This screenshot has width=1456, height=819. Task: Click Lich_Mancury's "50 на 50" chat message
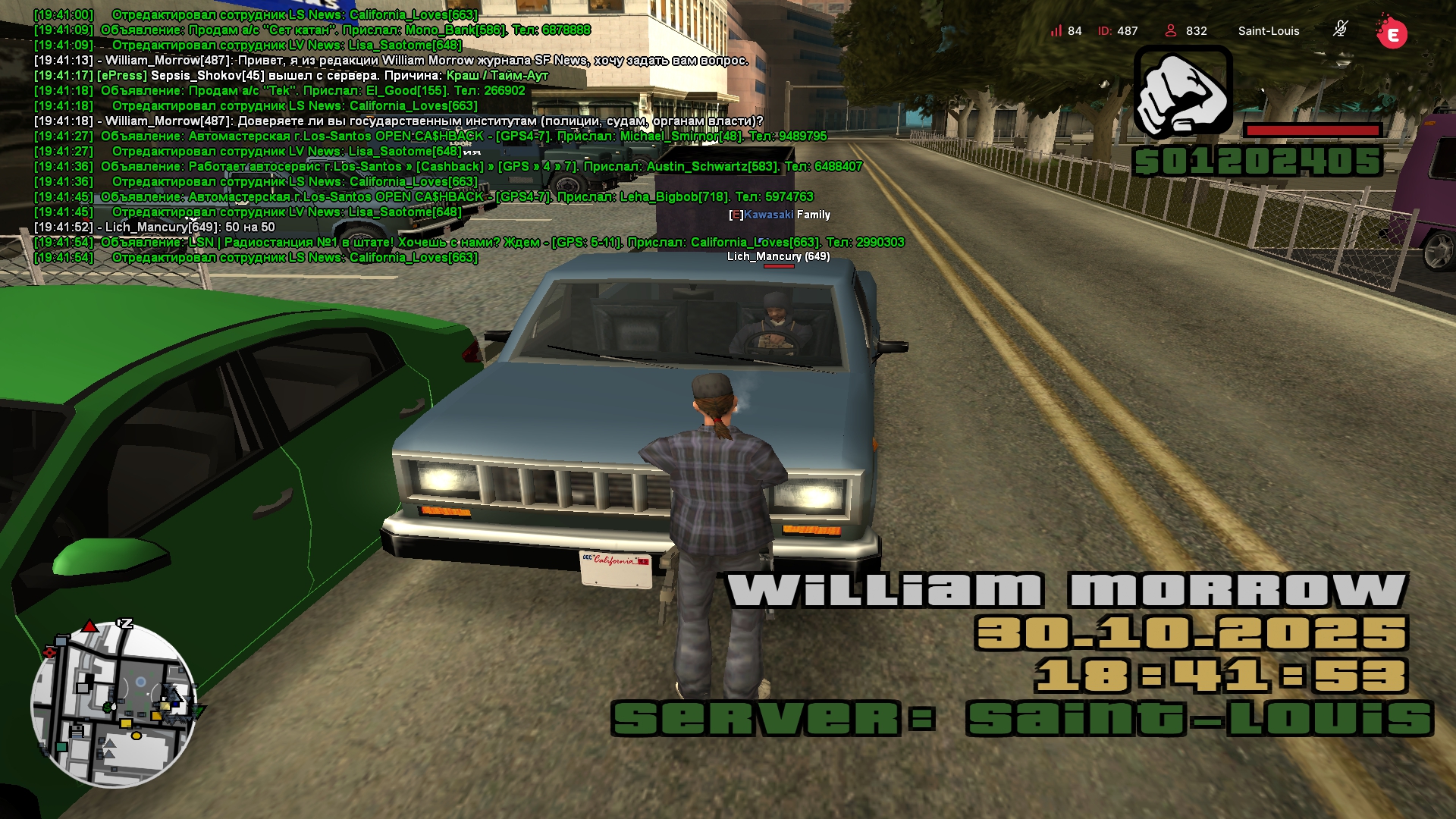click(189, 227)
